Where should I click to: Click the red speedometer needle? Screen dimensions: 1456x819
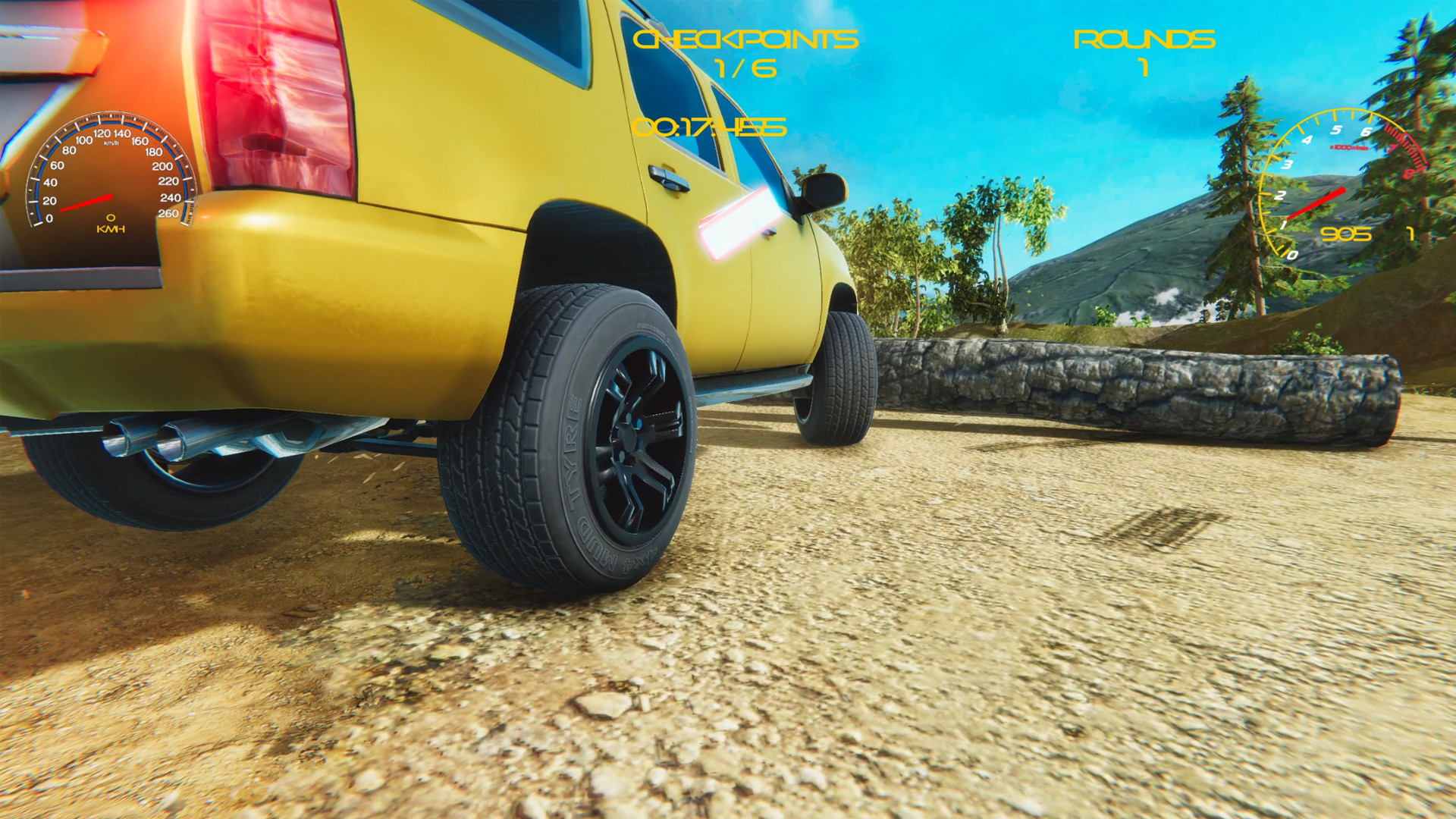pyautogui.click(x=86, y=202)
